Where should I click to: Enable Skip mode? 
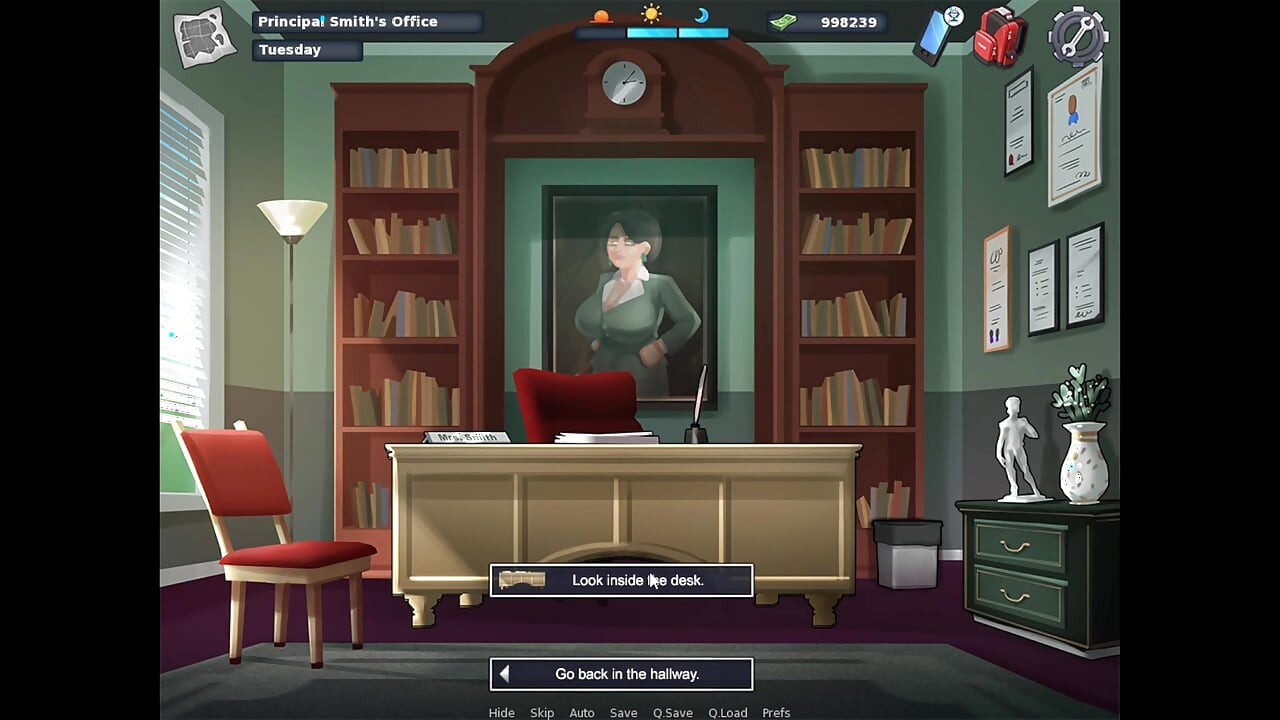[542, 712]
